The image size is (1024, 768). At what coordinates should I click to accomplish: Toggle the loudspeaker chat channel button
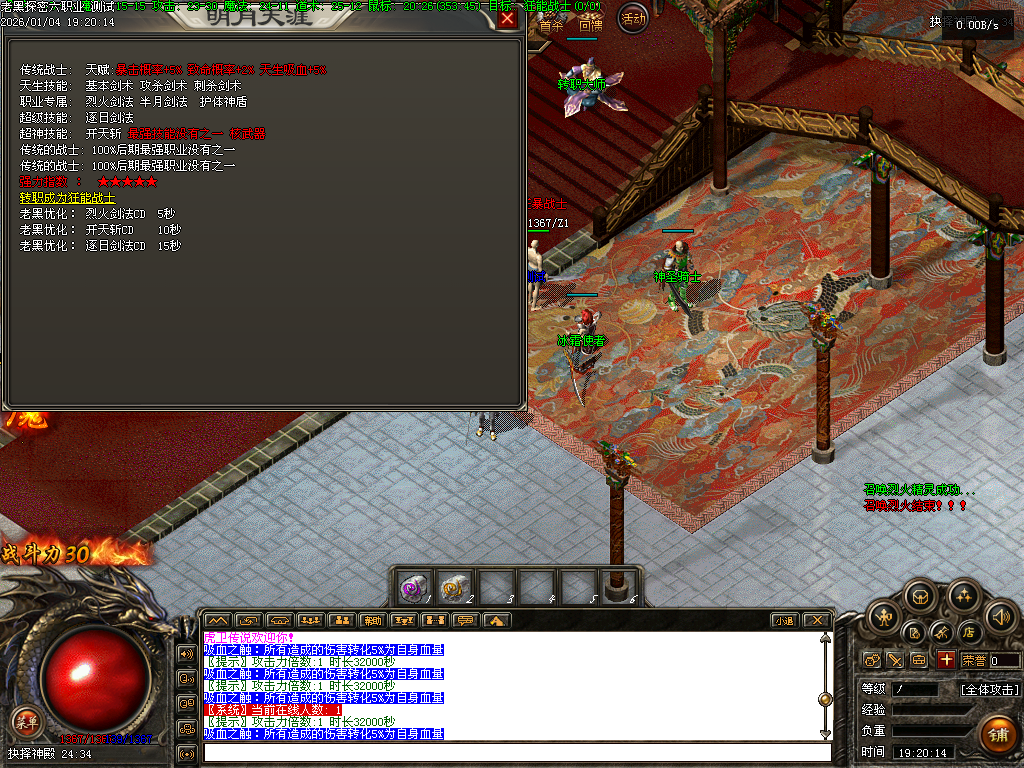pyautogui.click(x=186, y=654)
